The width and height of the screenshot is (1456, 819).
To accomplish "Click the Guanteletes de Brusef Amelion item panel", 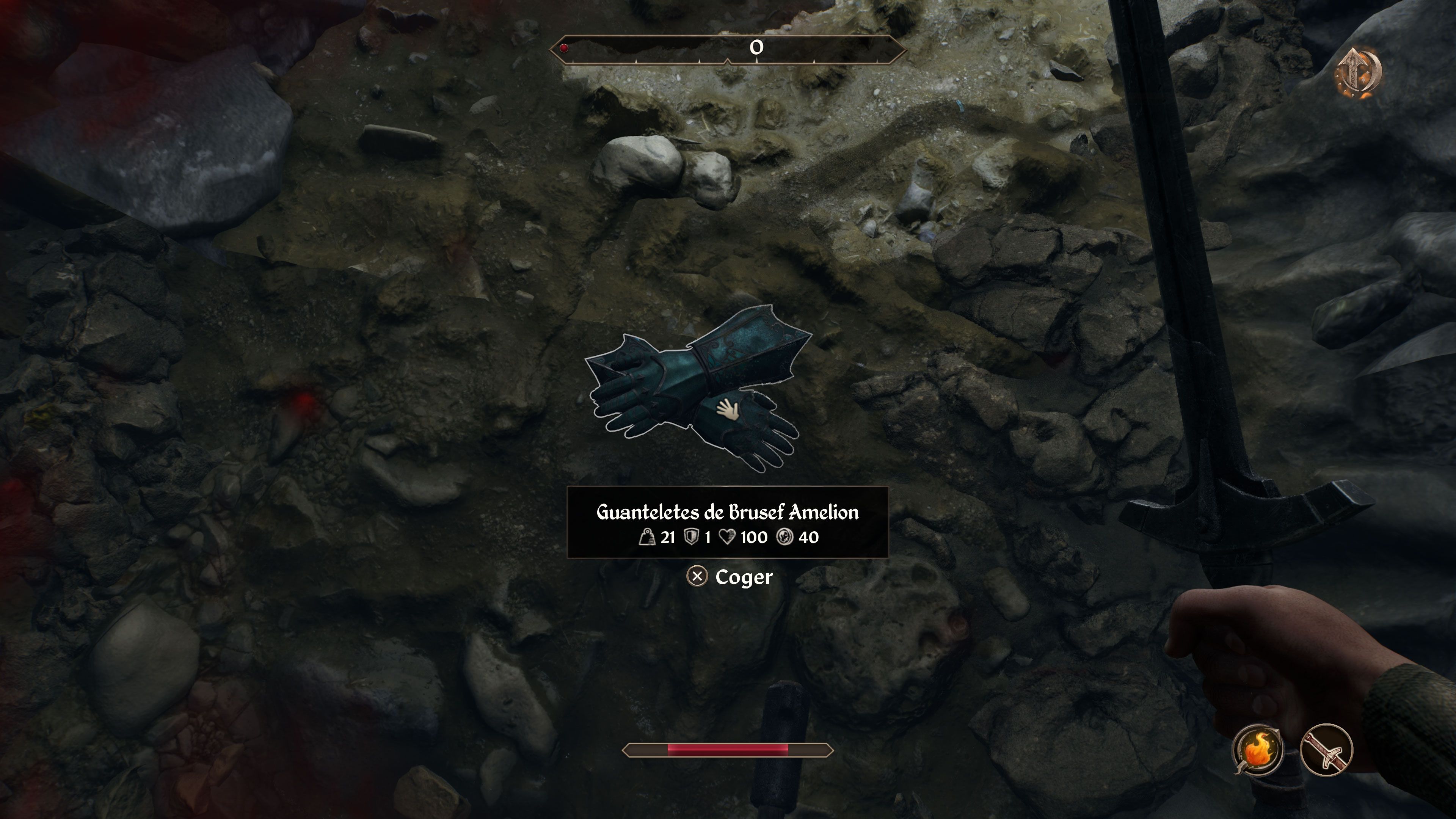I will tap(728, 522).
